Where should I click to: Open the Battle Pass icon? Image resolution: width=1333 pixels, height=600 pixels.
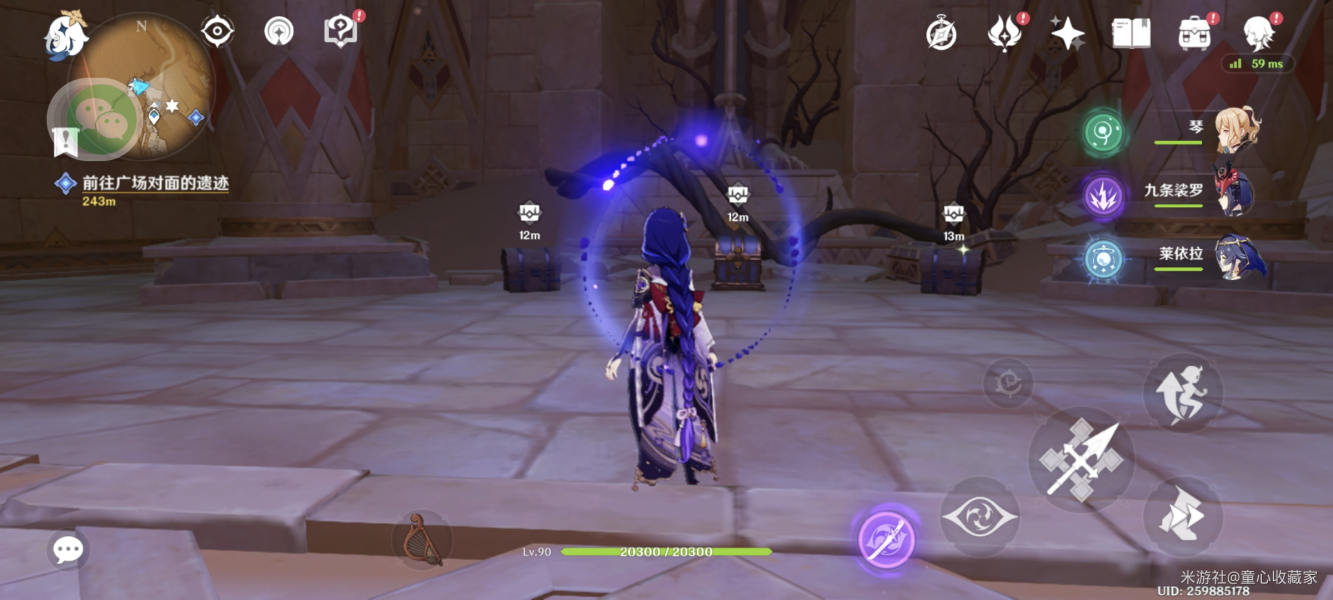tap(1003, 34)
